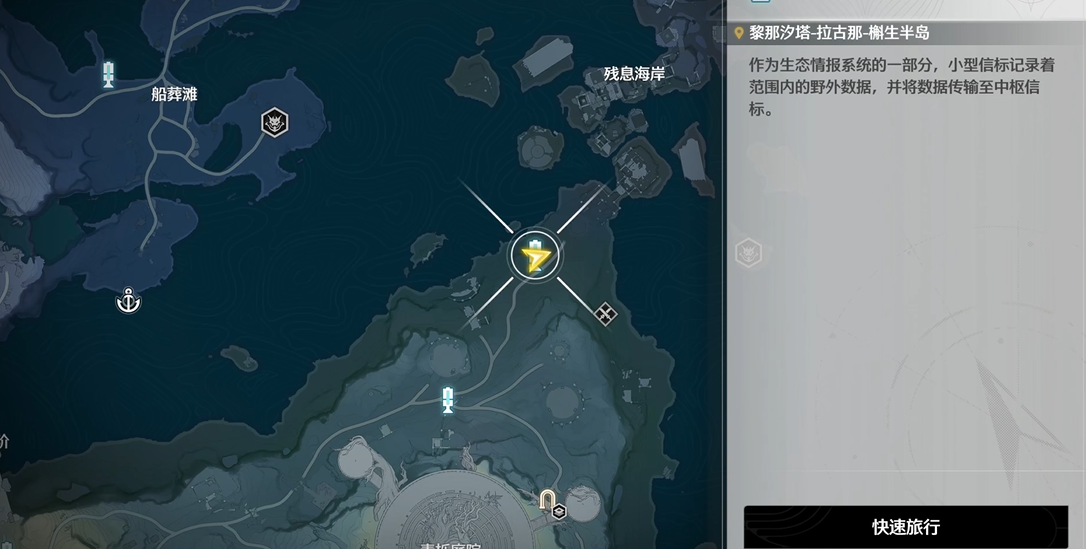Click the 快速旅行 fast travel button
The image size is (1086, 549).
pyautogui.click(x=905, y=527)
